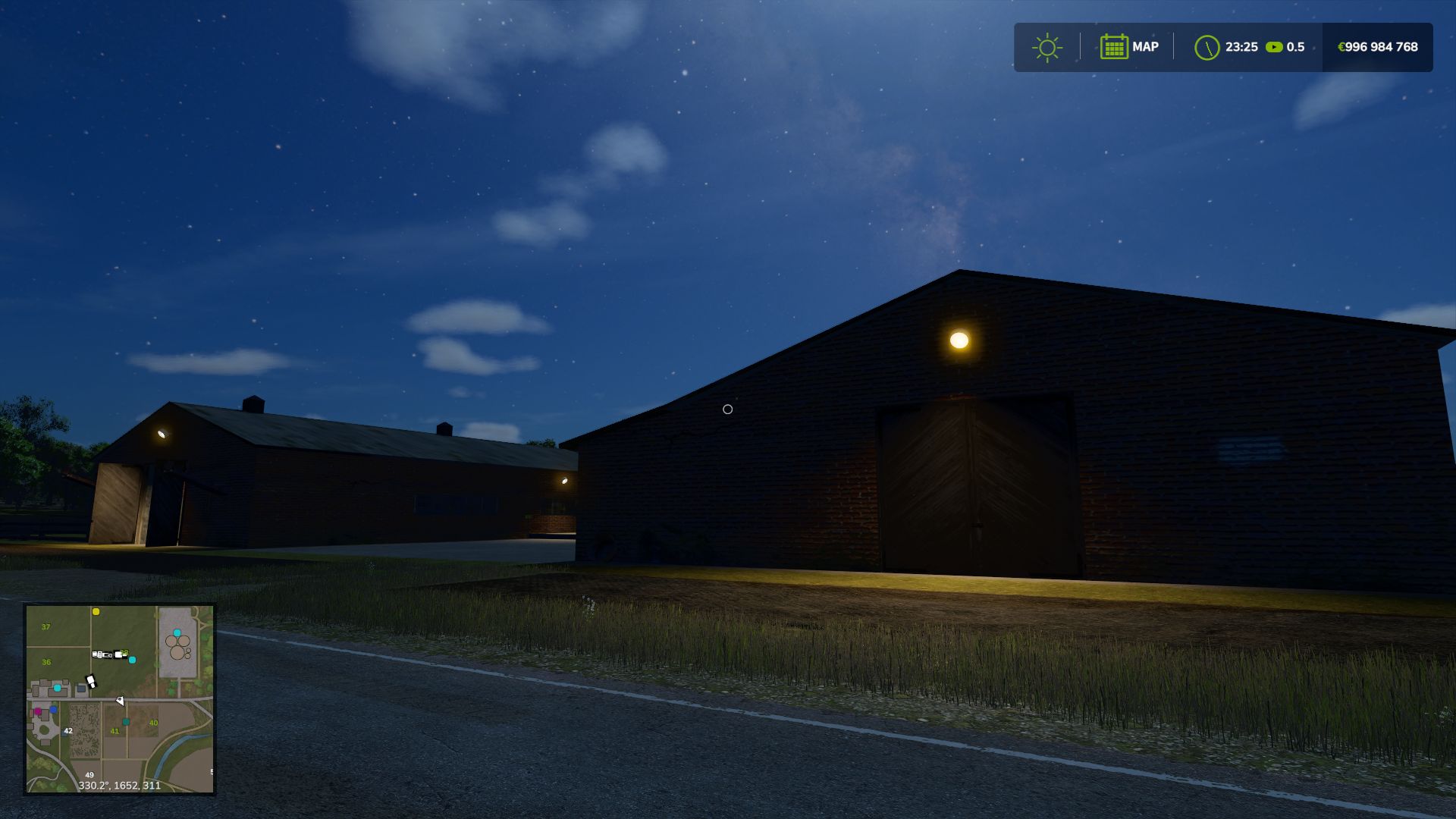Select the magenta marker on the minimap

38,711
